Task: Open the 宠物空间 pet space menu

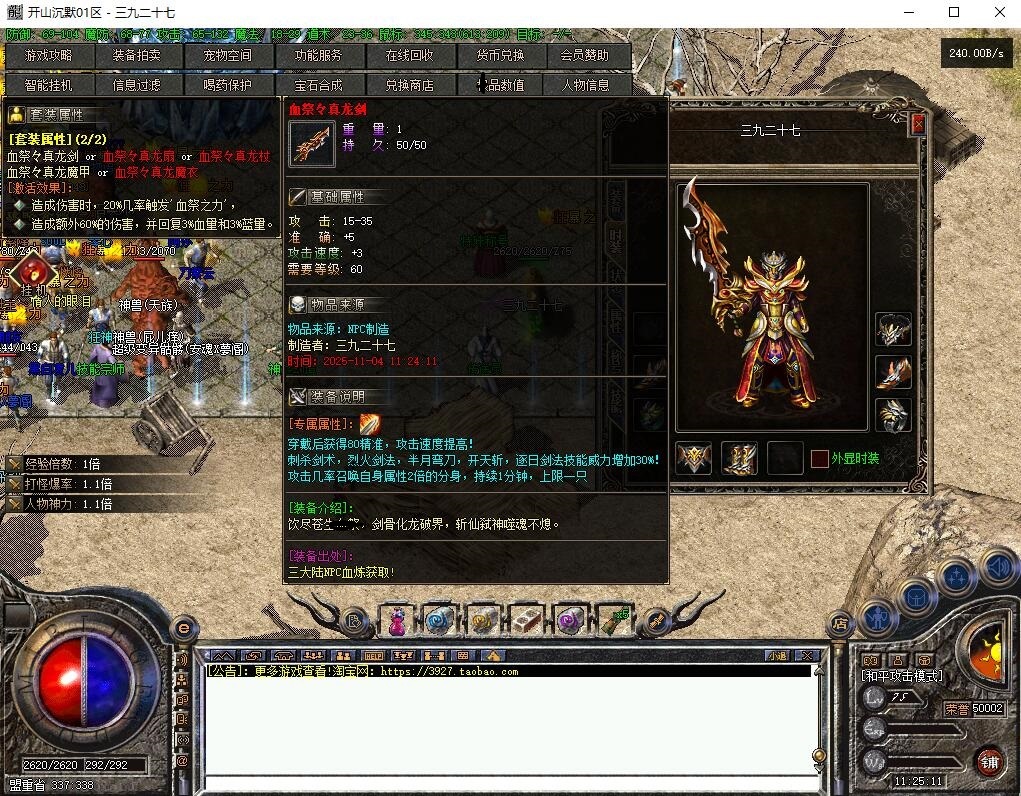Action: click(228, 56)
